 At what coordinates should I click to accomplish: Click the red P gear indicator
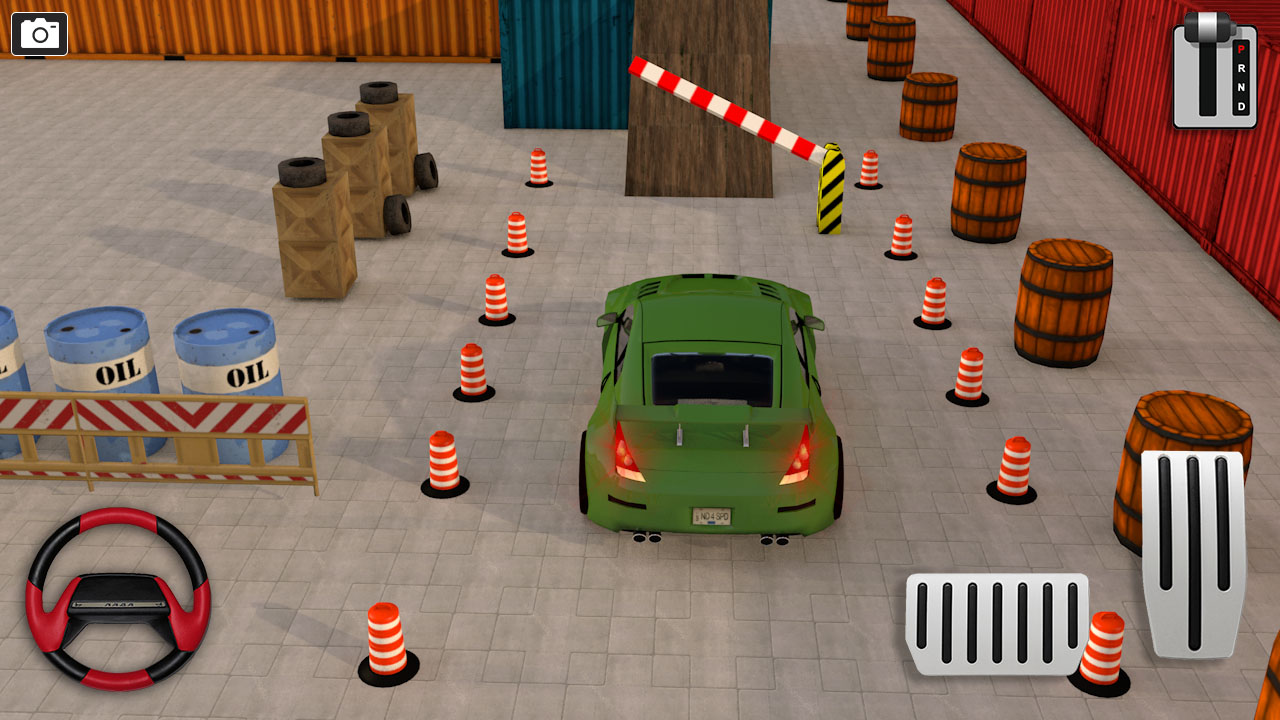1241,50
